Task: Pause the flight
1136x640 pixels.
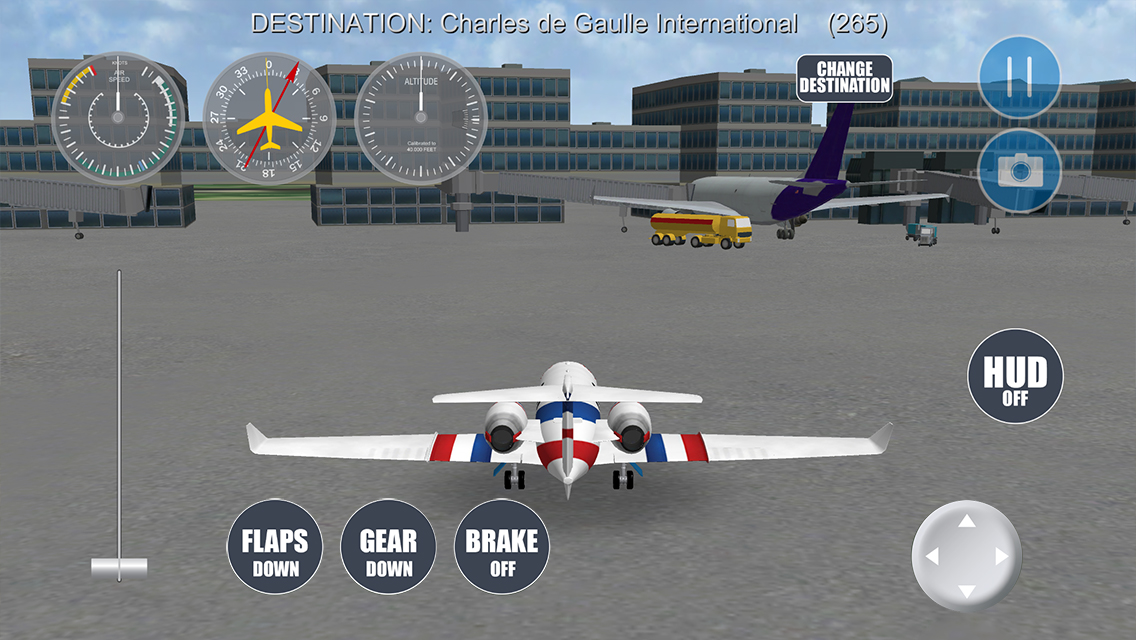Action: [x=1019, y=77]
